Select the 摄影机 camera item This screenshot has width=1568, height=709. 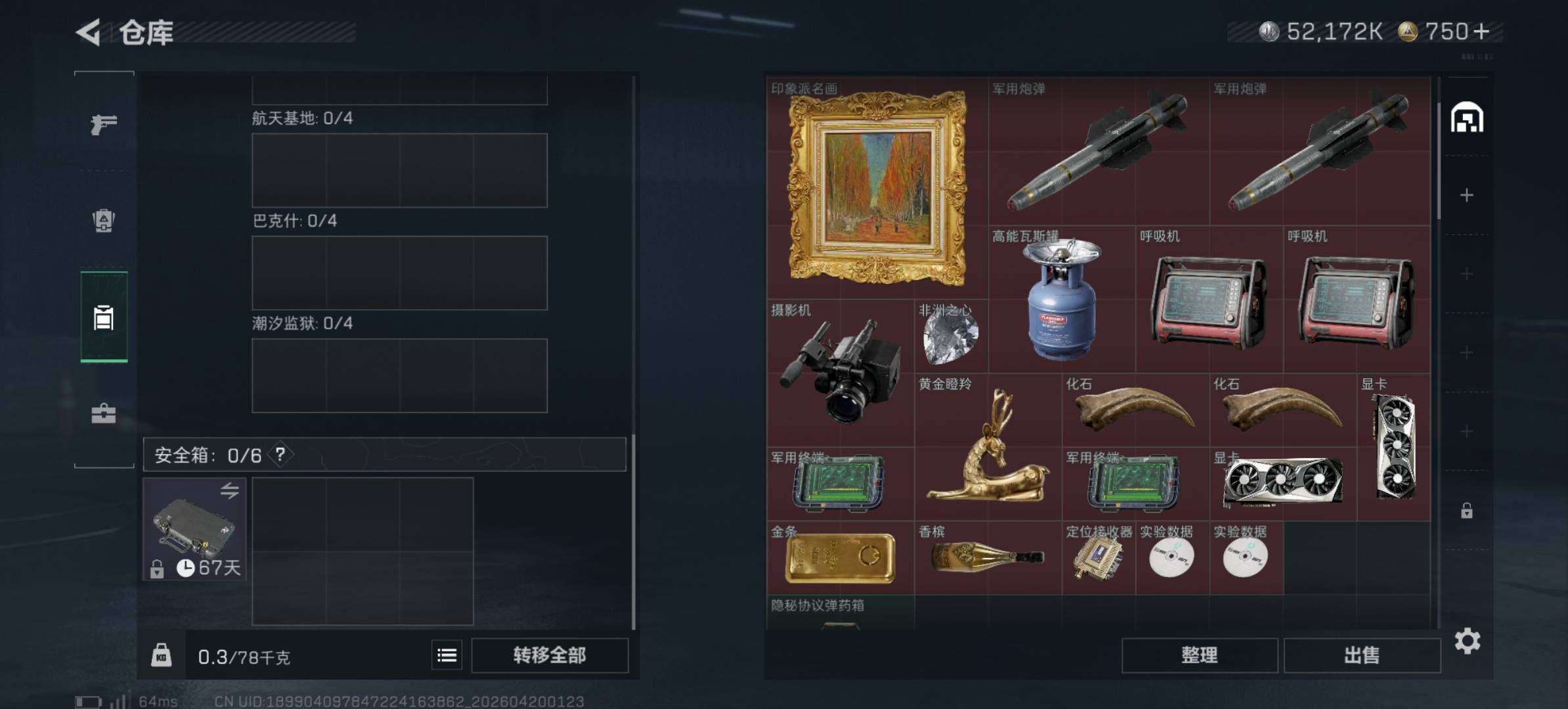click(x=840, y=373)
